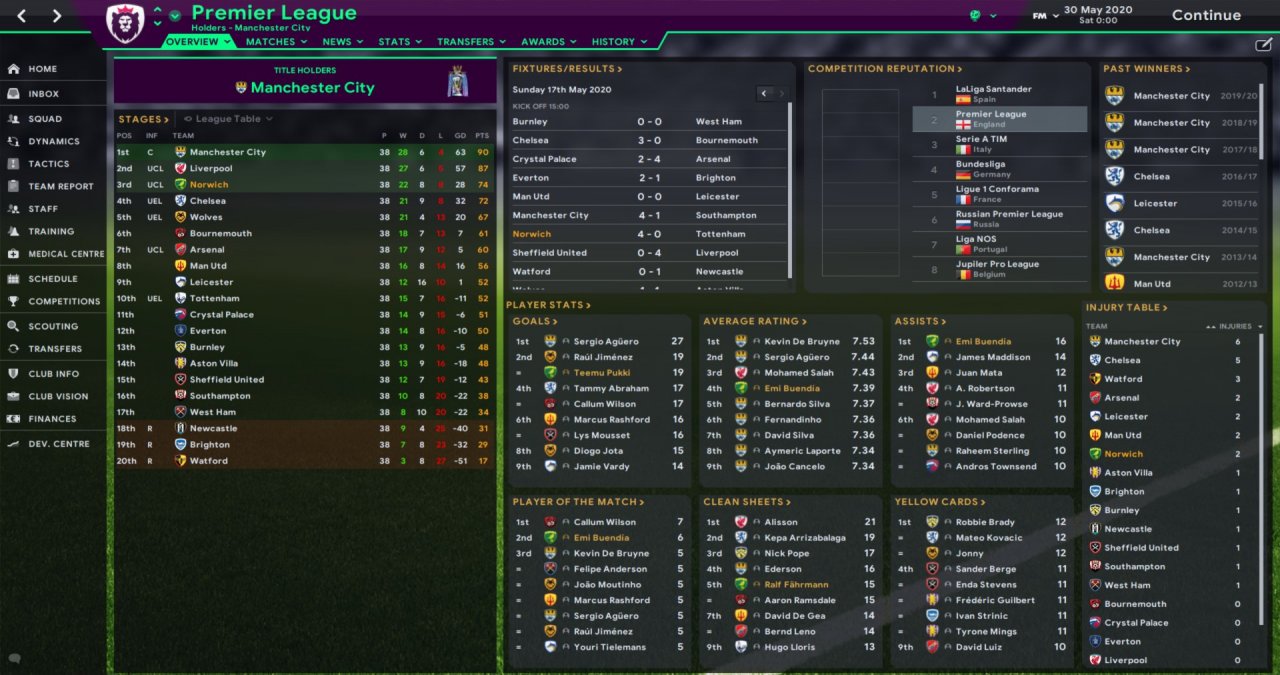Open the Scouting sidebar entry
This screenshot has width=1280, height=675.
(53, 327)
